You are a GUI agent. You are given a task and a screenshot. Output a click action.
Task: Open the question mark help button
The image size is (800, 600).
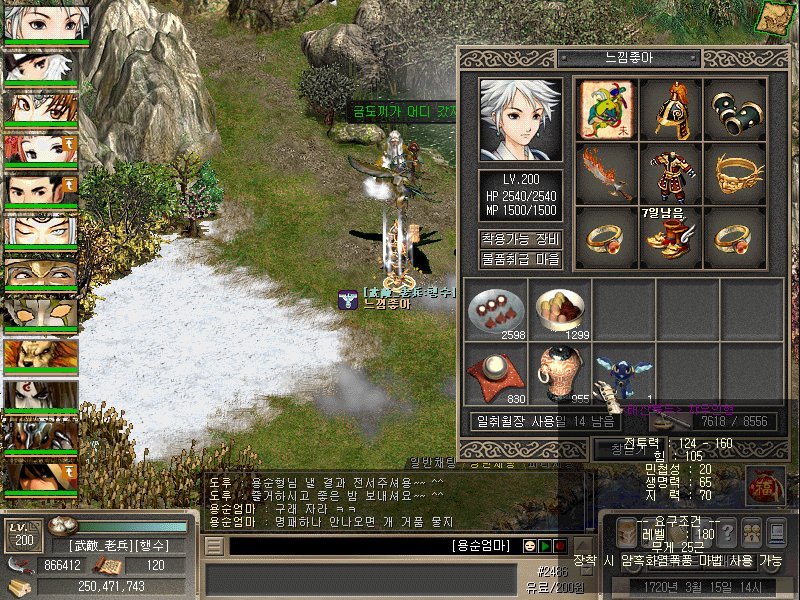click(727, 532)
